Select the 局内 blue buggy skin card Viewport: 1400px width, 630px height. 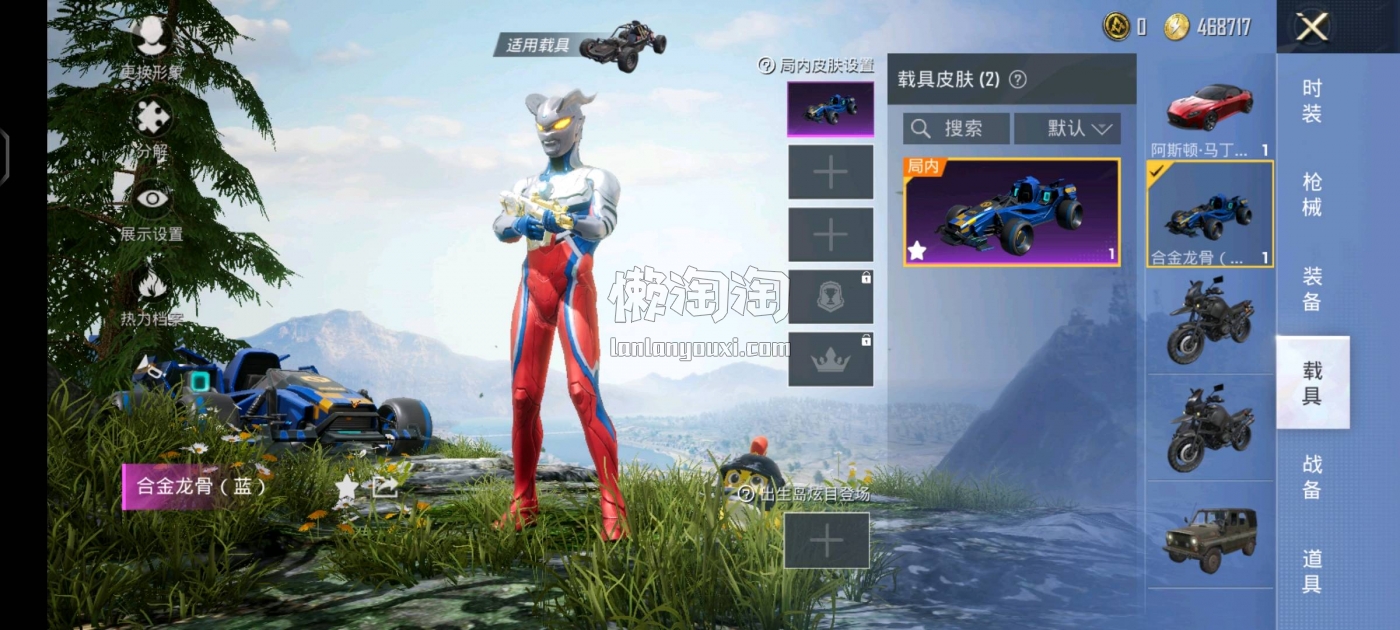click(x=1011, y=212)
